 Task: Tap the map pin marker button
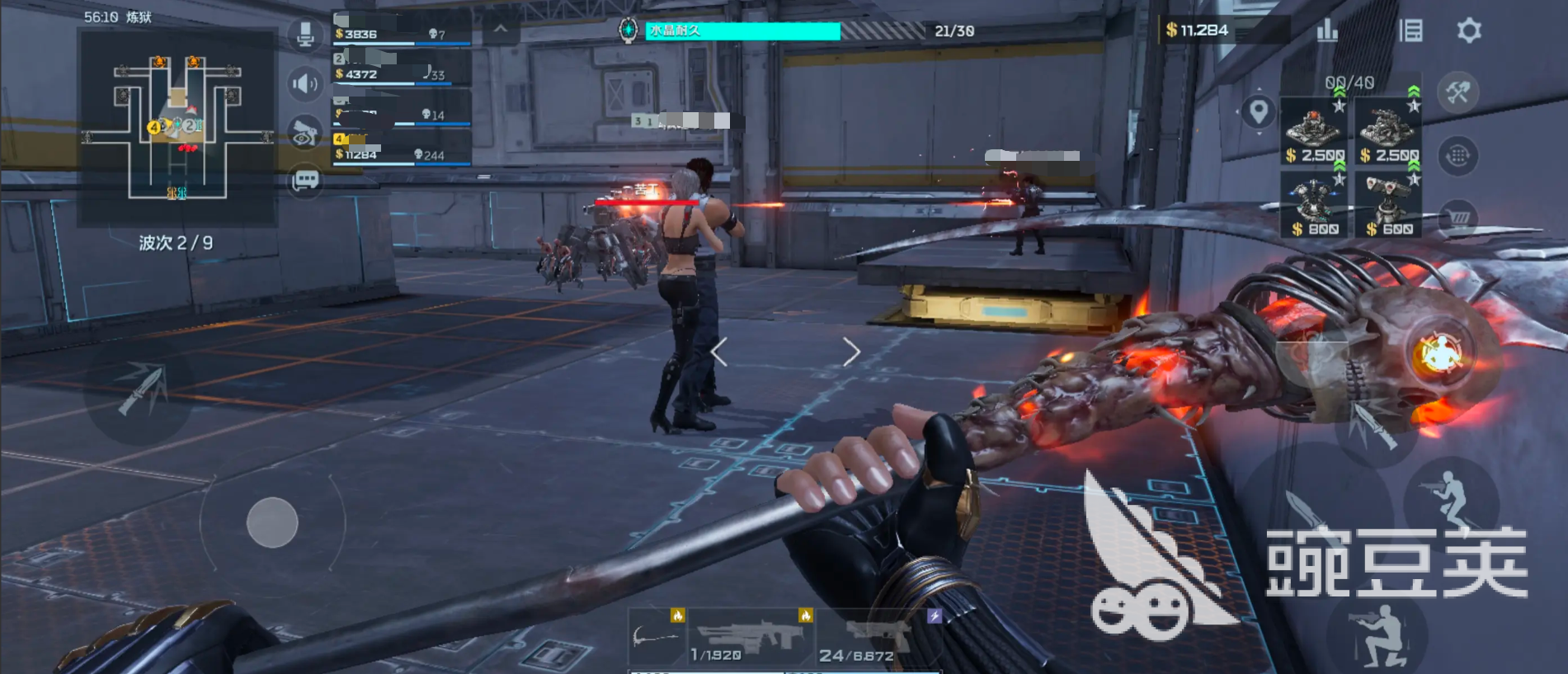pos(1258,111)
